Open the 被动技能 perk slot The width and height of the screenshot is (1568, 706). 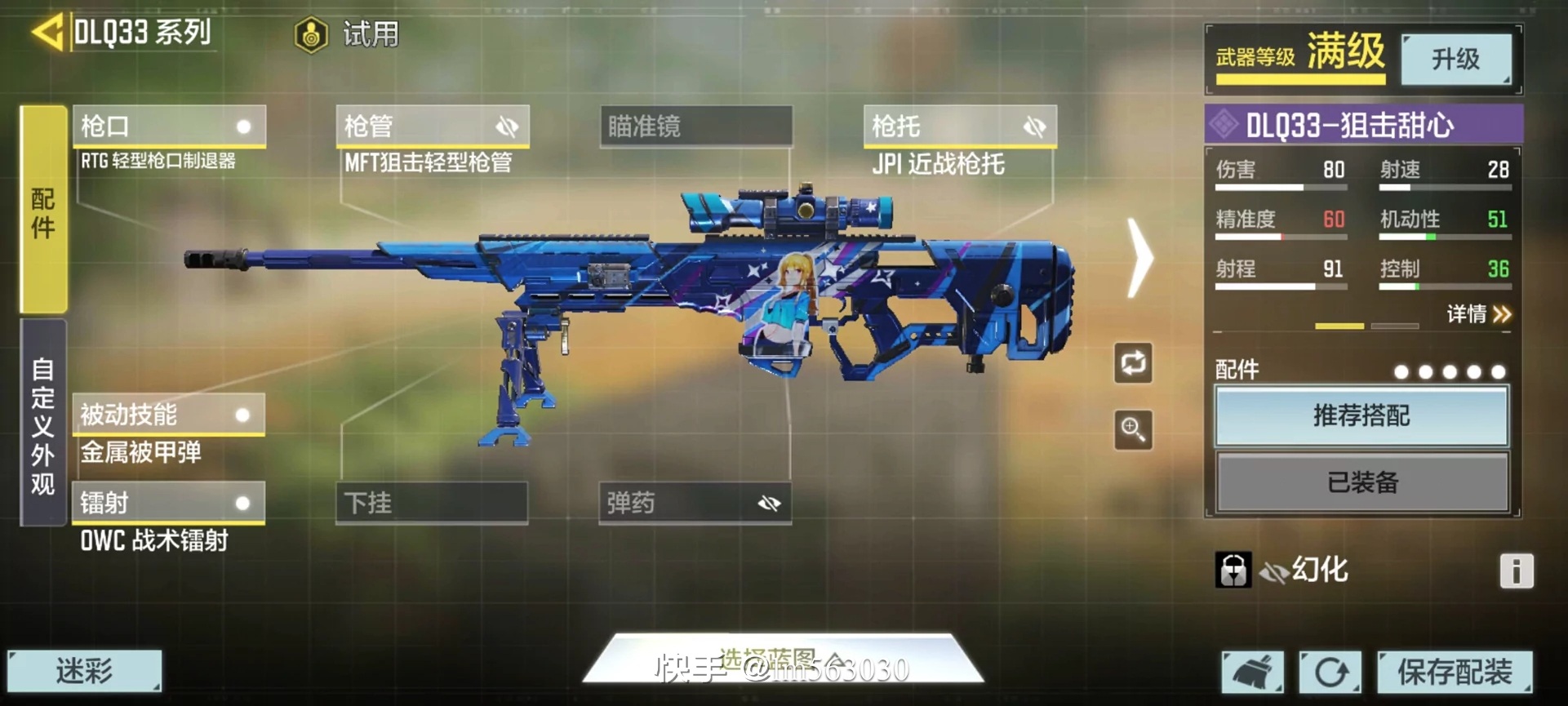click(169, 415)
